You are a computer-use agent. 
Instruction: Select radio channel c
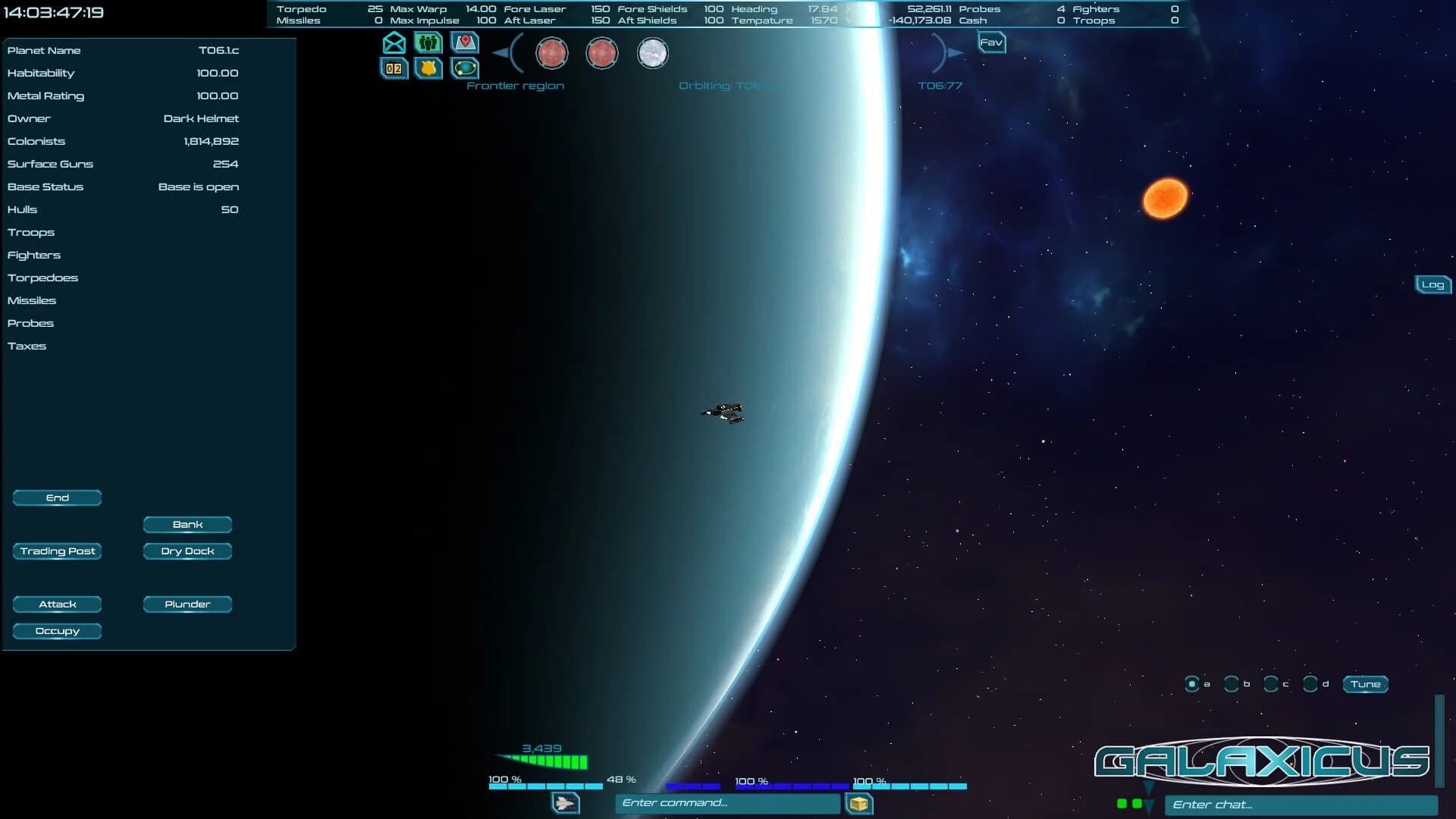tap(1270, 683)
